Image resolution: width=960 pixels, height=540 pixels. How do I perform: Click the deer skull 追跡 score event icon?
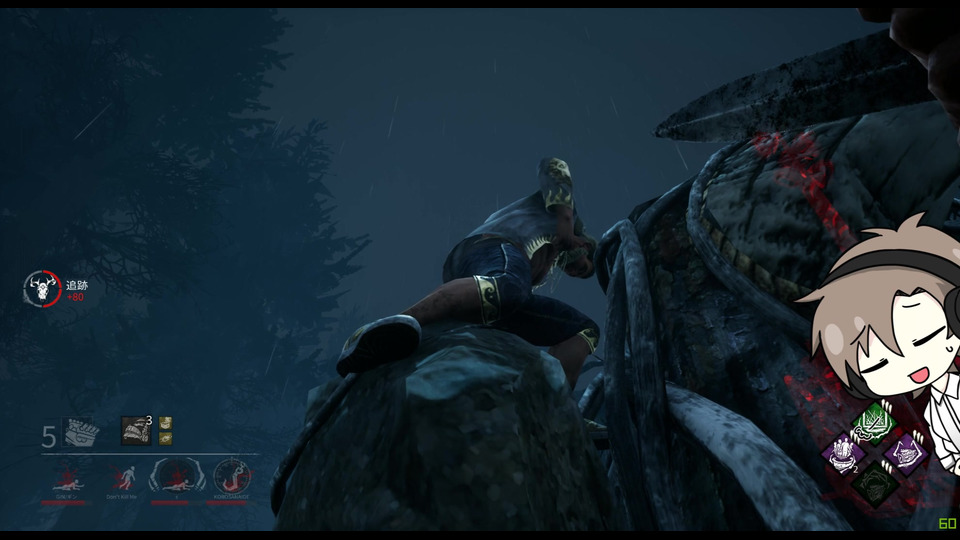[x=42, y=289]
